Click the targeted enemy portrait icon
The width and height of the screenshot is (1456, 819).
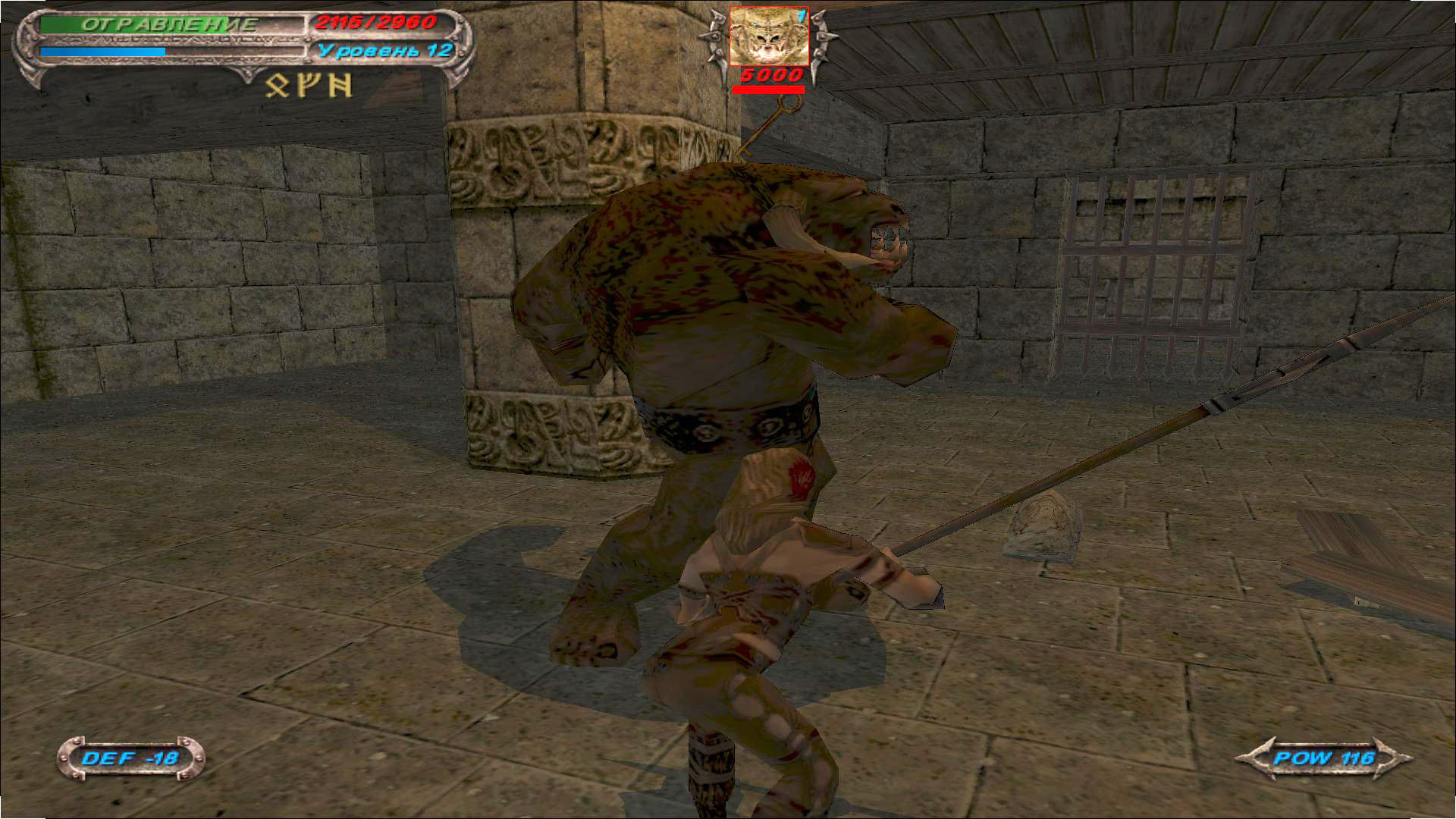pyautogui.click(x=768, y=36)
